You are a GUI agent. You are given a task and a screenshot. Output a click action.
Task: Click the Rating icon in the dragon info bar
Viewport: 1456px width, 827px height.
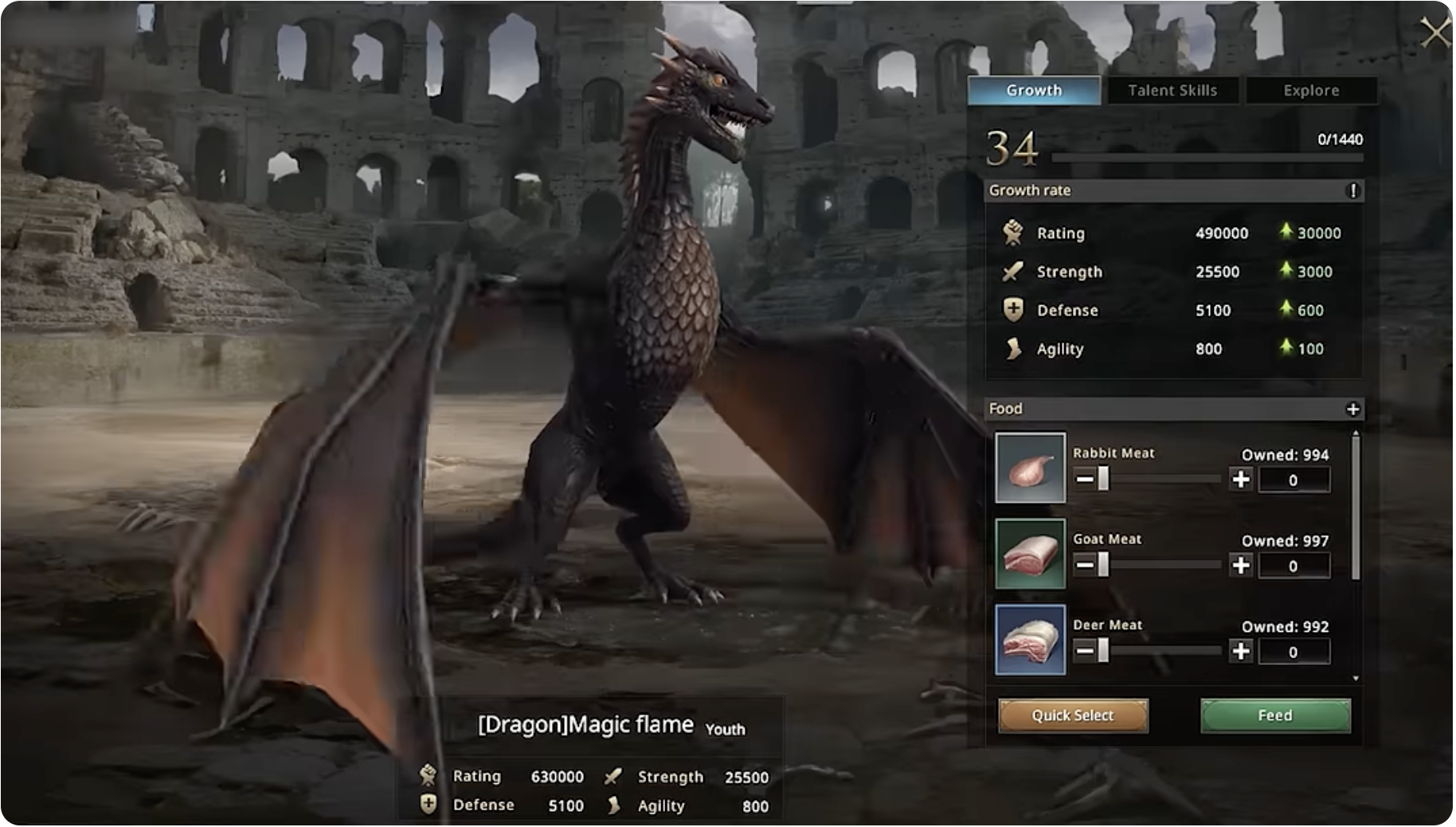(429, 776)
